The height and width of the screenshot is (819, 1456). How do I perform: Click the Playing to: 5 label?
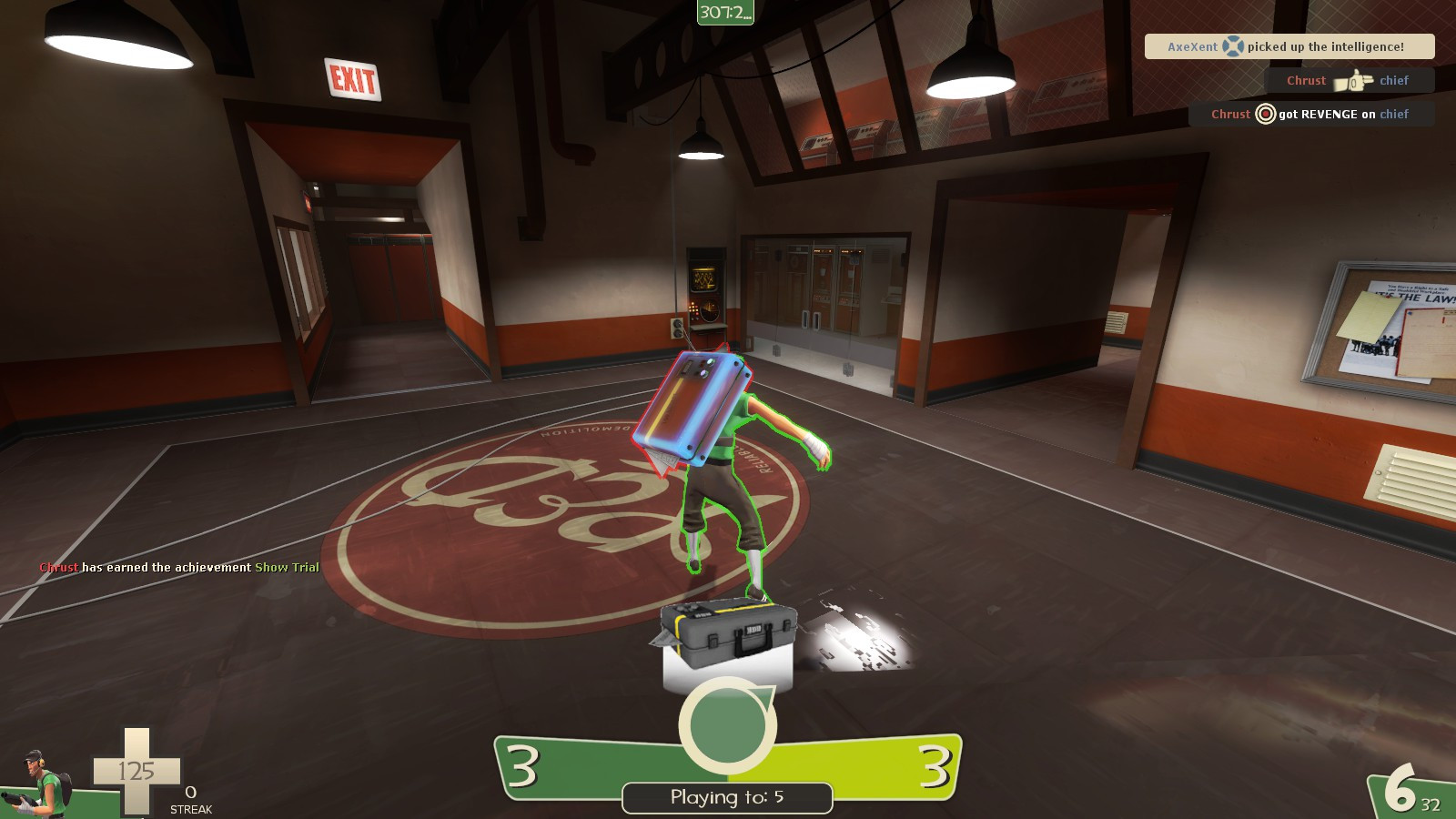tap(727, 795)
